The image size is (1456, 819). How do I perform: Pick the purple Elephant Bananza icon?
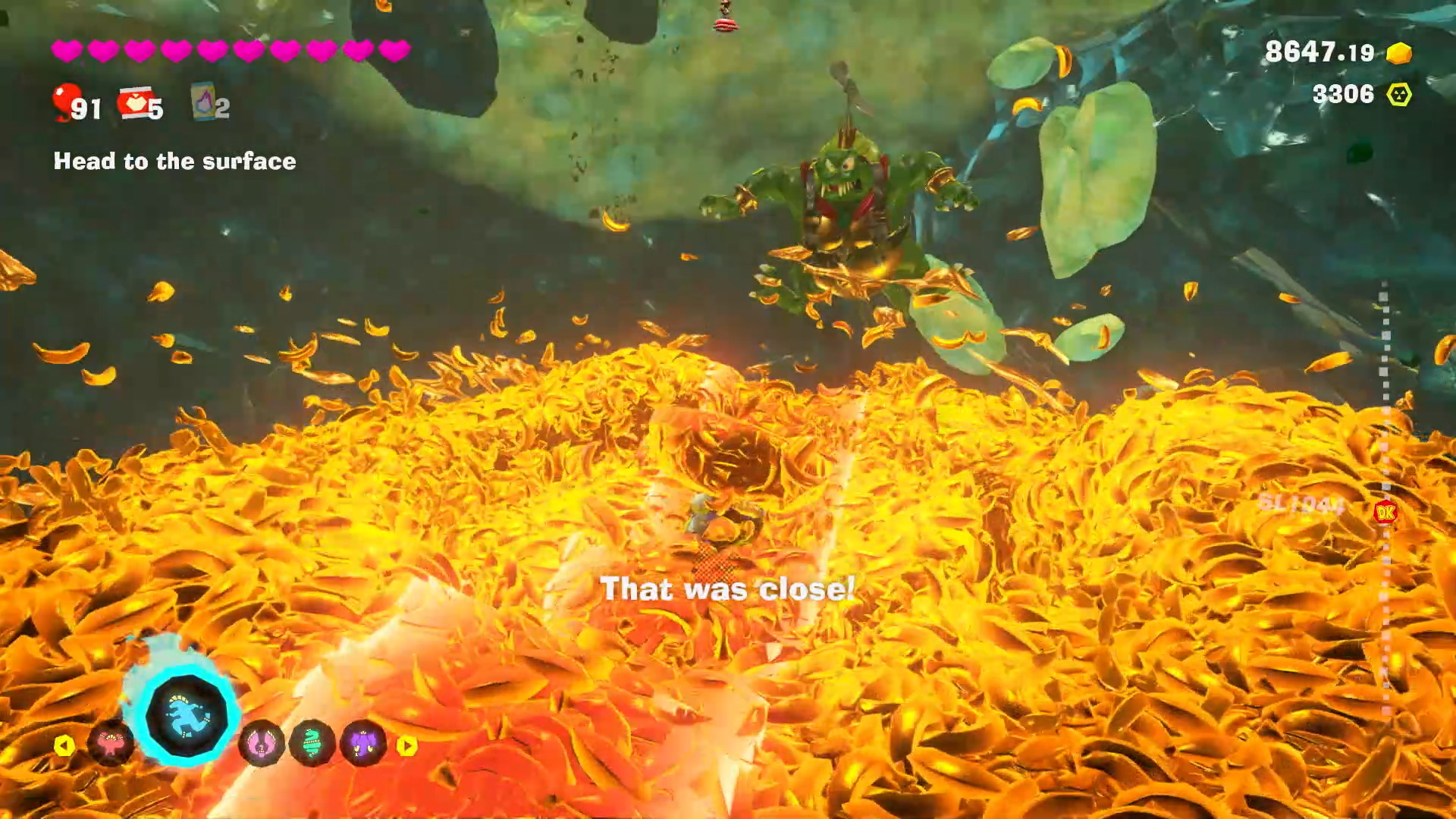[364, 745]
